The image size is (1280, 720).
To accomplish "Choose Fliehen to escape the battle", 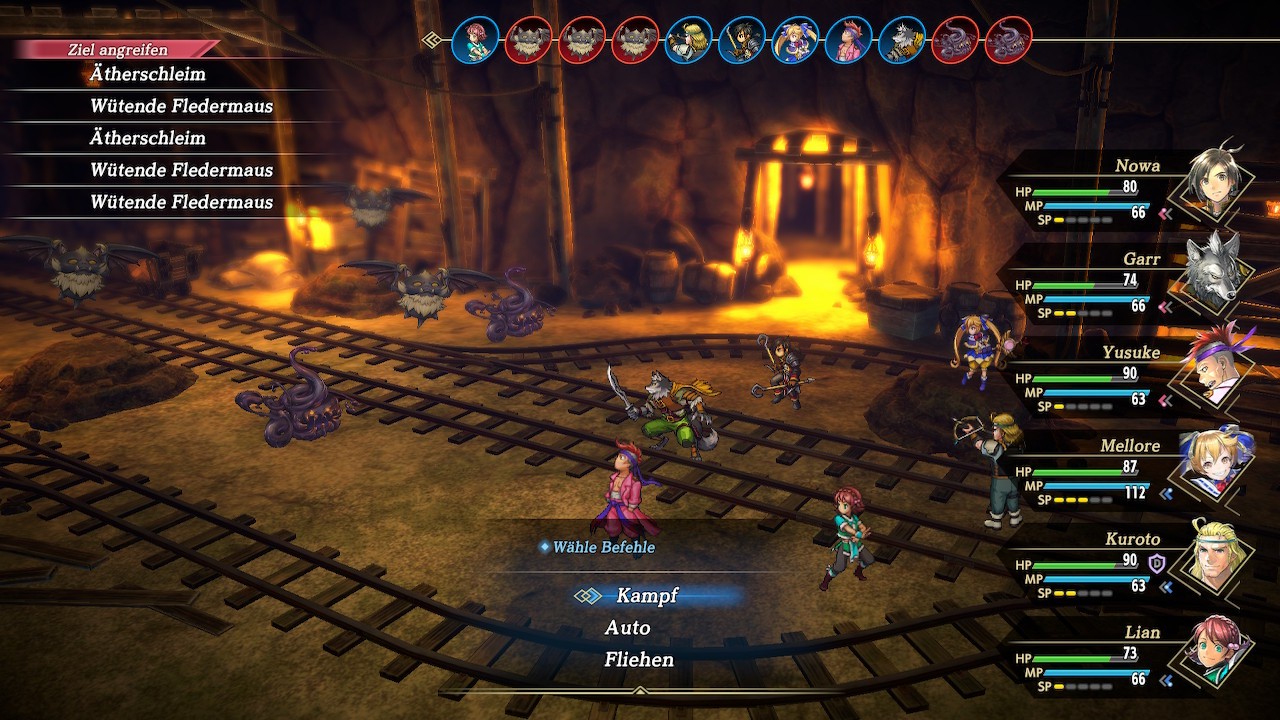I will tap(639, 660).
